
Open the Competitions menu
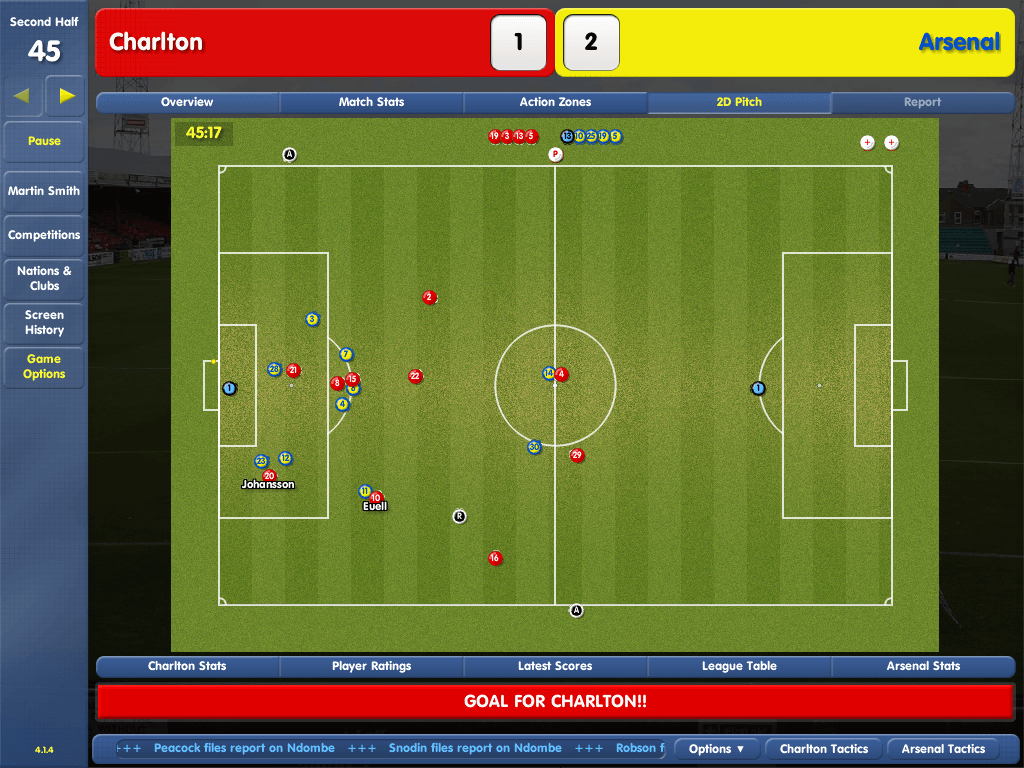tap(44, 235)
